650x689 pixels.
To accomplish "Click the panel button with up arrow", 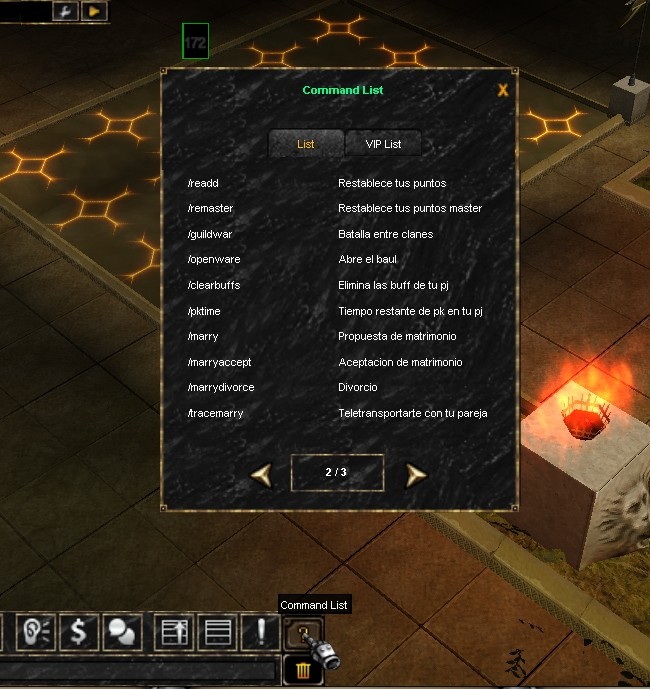I will [175, 632].
